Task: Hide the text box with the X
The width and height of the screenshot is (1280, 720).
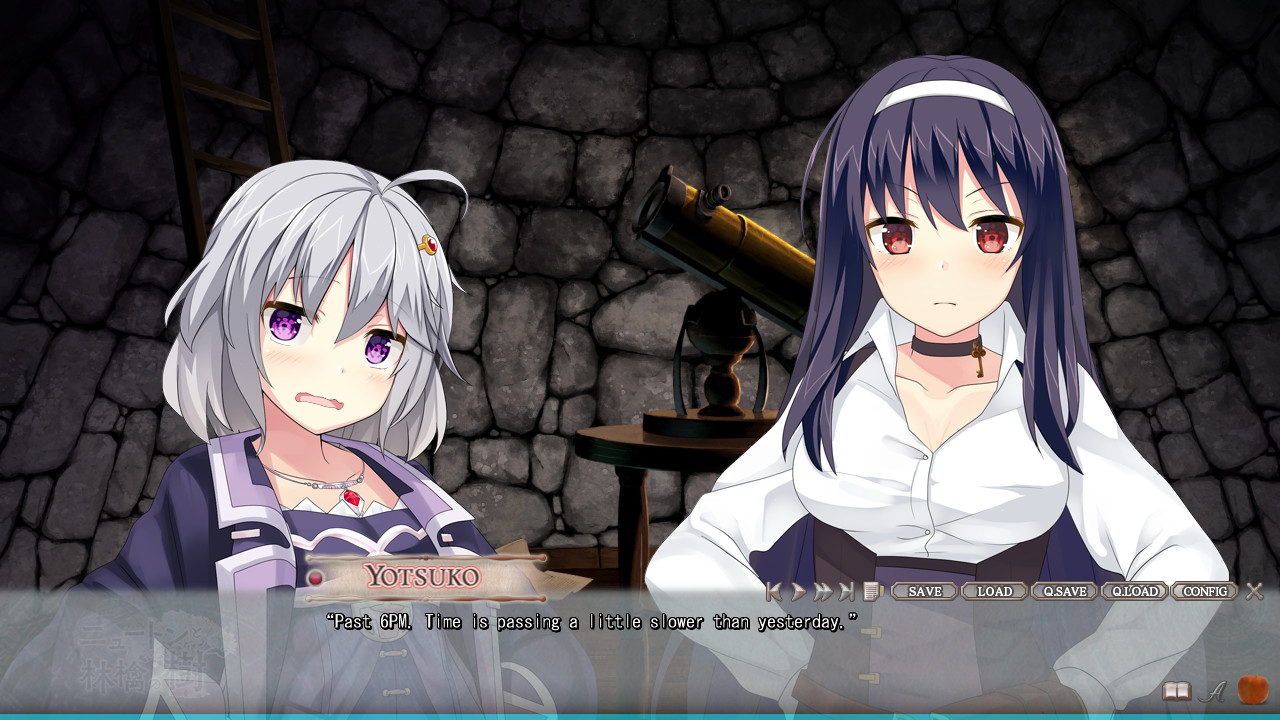Action: point(1255,591)
